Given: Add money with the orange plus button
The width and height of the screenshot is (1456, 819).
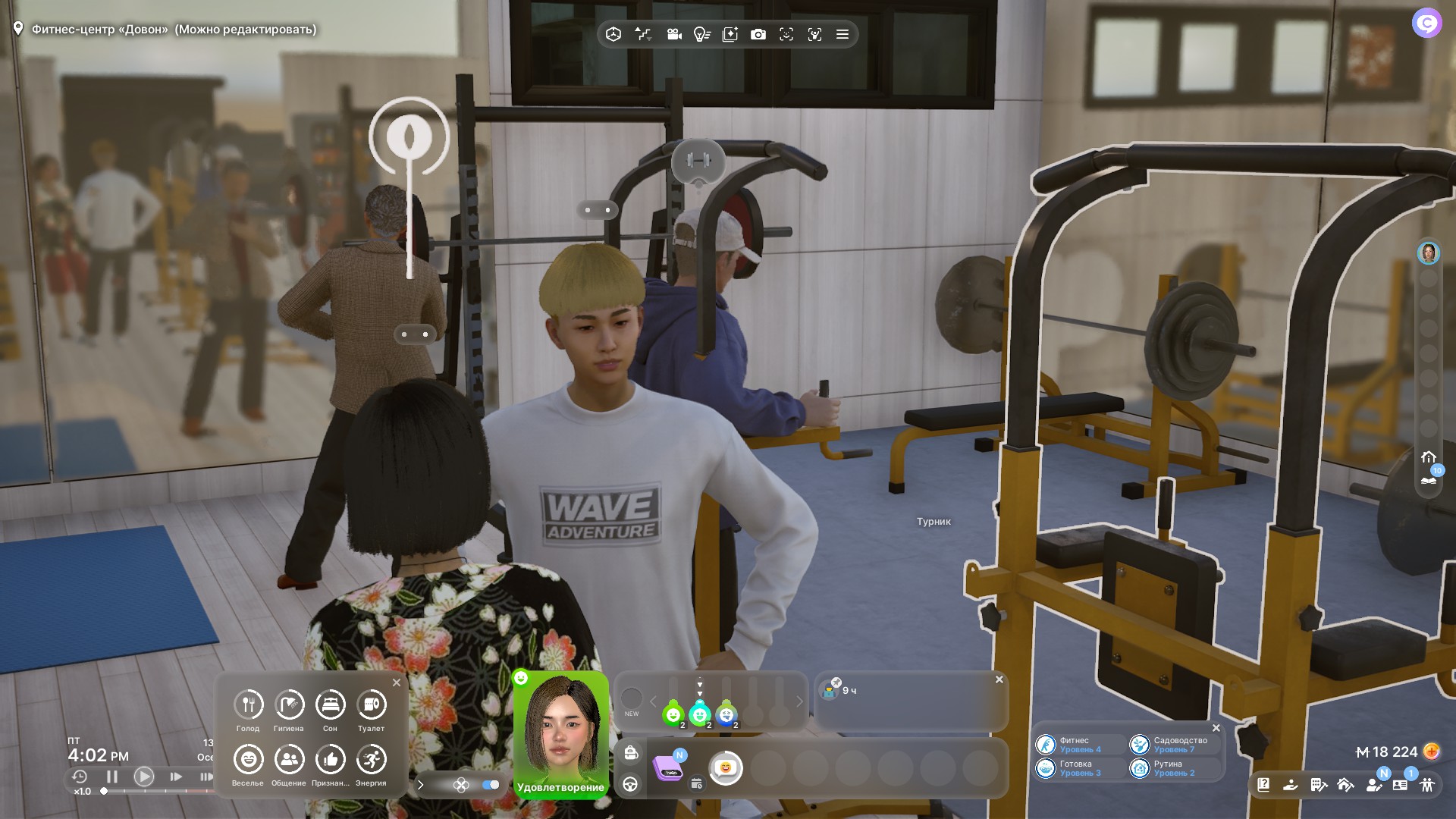Looking at the screenshot, I should coord(1431,752).
